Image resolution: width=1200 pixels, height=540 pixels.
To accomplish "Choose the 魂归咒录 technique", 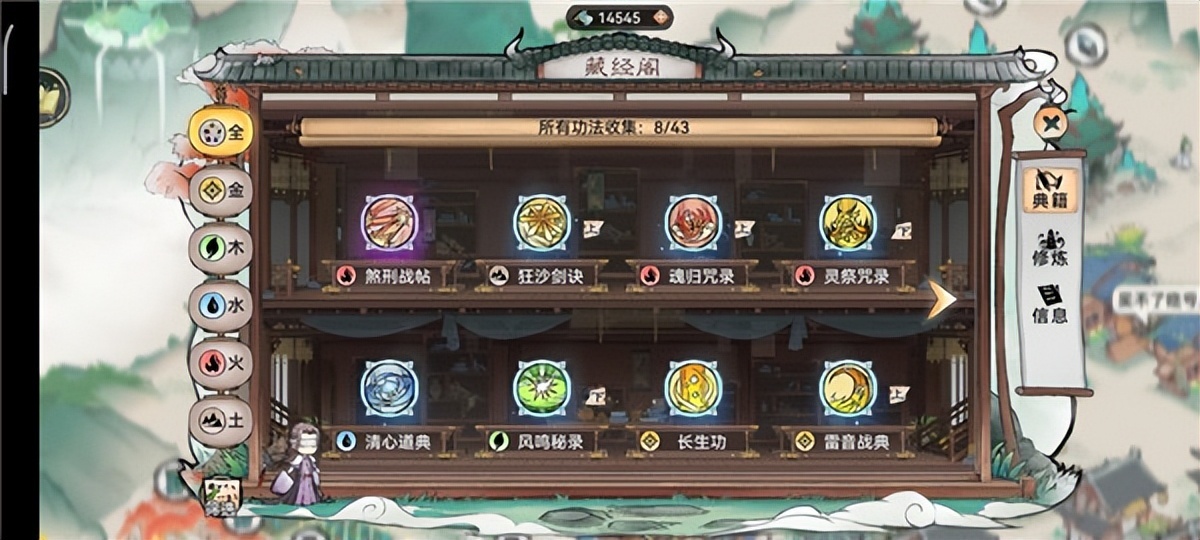I will (x=694, y=223).
